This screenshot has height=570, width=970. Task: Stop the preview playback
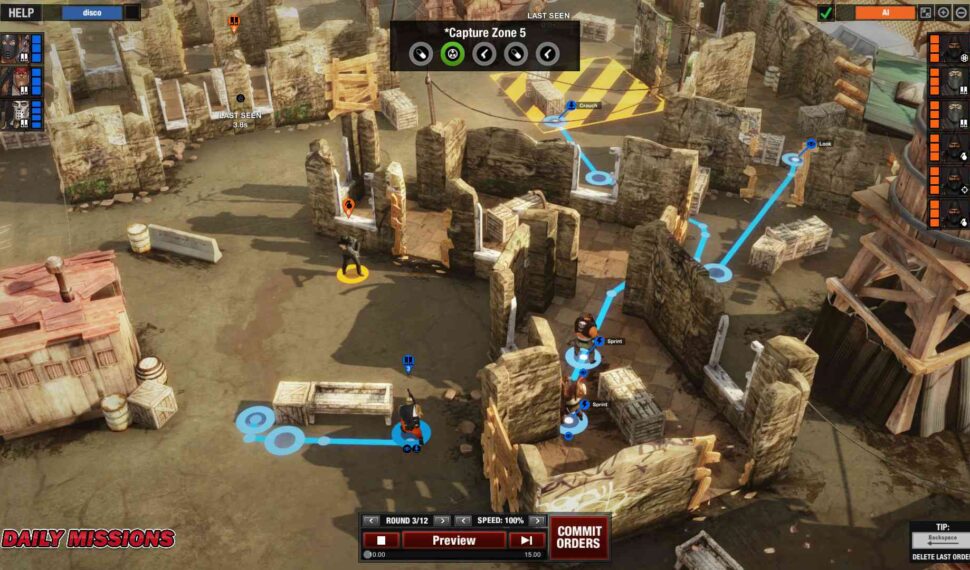tap(381, 540)
